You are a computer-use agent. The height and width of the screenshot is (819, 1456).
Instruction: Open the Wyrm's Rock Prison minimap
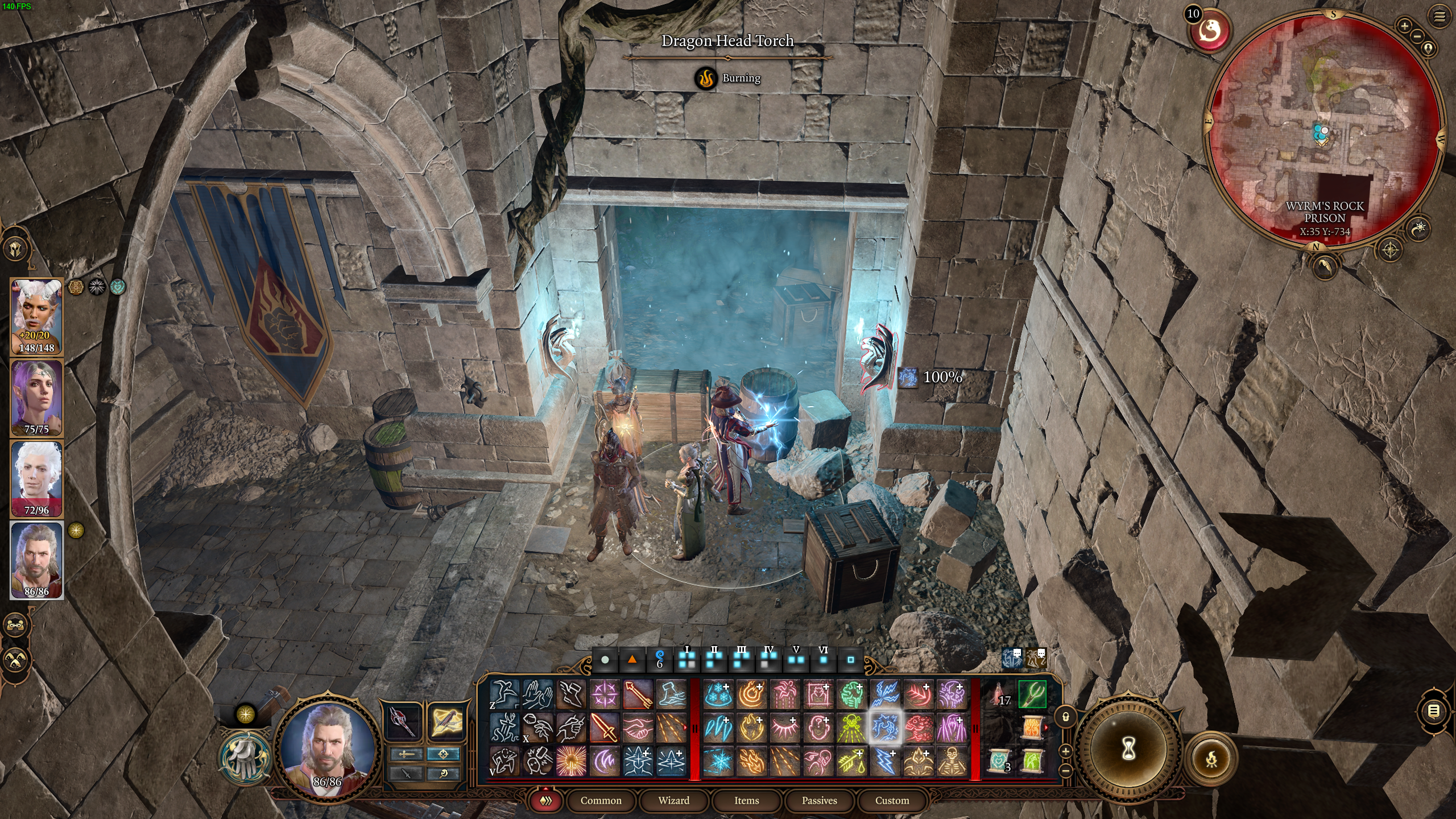pos(1324,131)
